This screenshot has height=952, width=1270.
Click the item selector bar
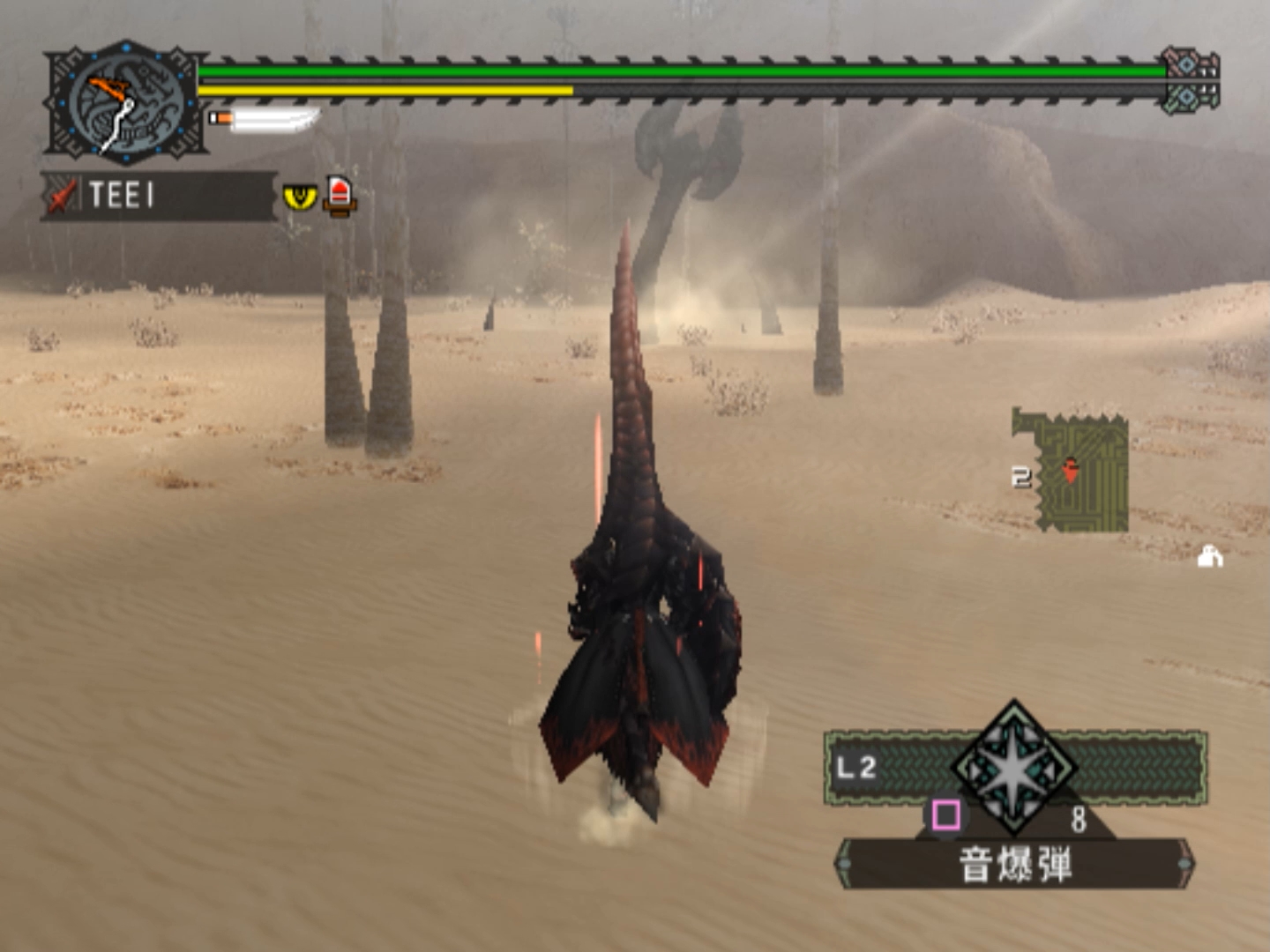[x=1138, y=767]
